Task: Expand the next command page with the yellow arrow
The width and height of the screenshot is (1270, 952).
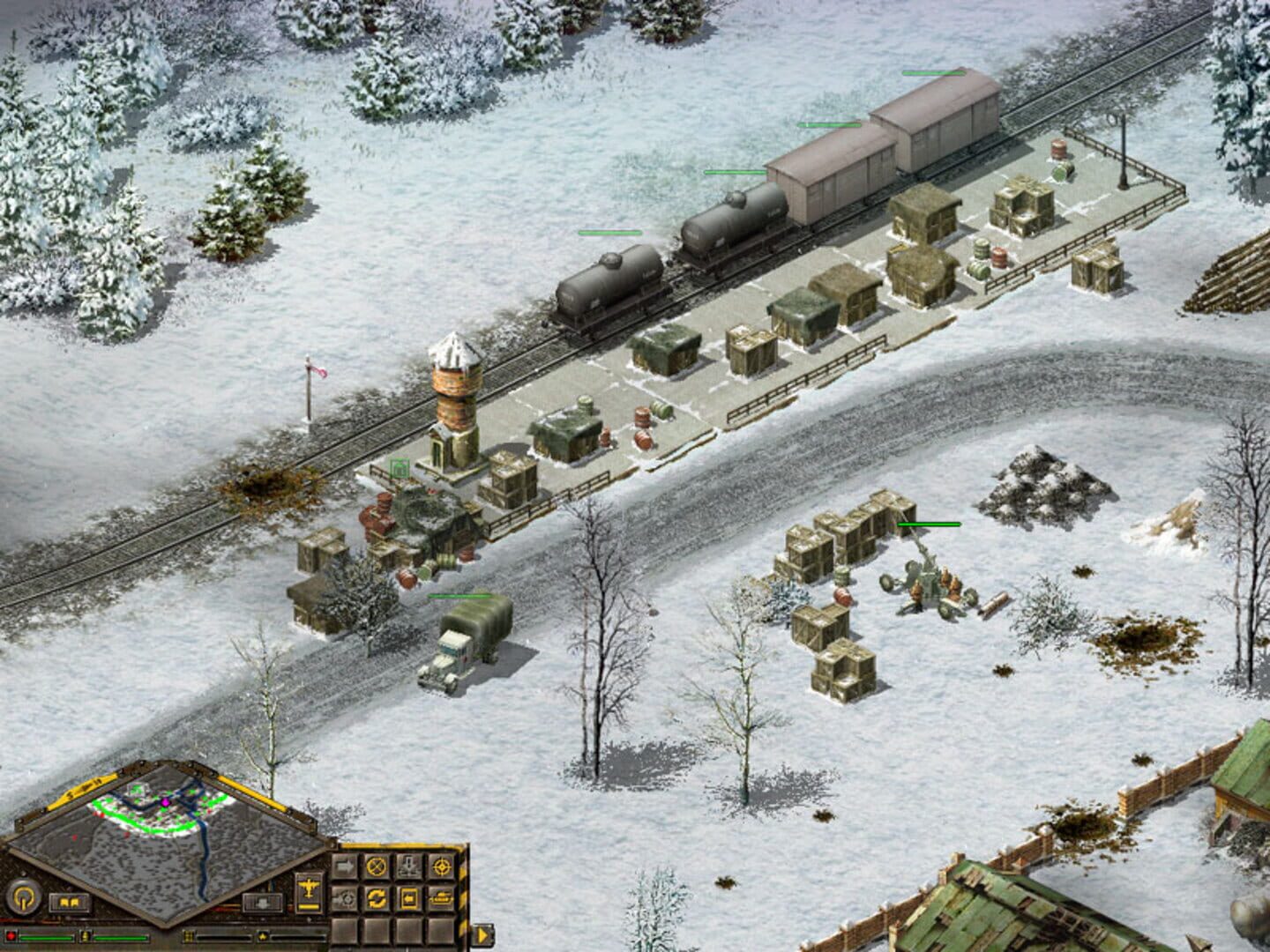Action: pos(483,934)
